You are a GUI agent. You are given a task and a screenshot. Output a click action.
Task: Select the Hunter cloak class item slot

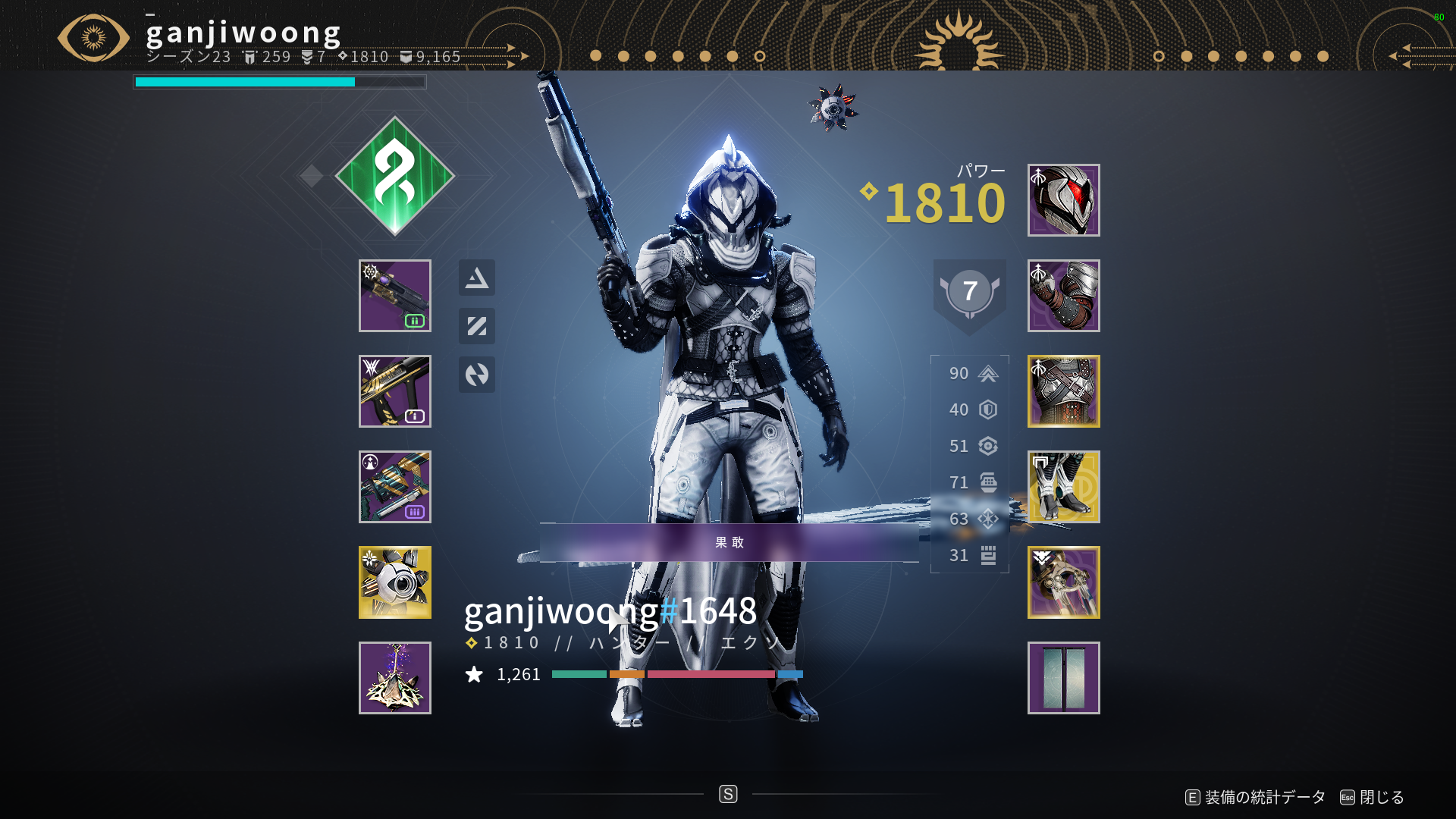click(x=1063, y=582)
